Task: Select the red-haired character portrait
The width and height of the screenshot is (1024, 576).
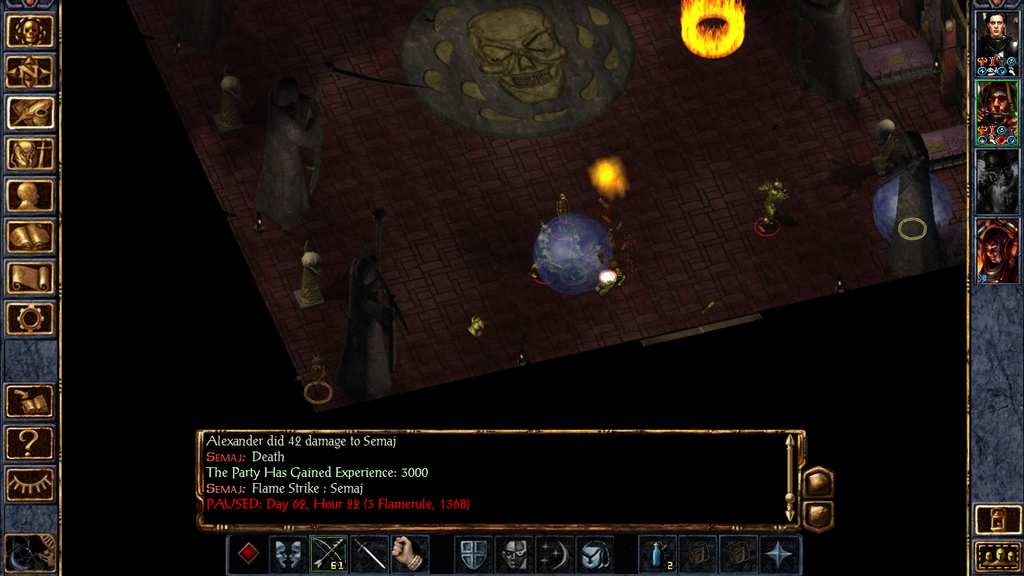Action: pyautogui.click(x=997, y=251)
